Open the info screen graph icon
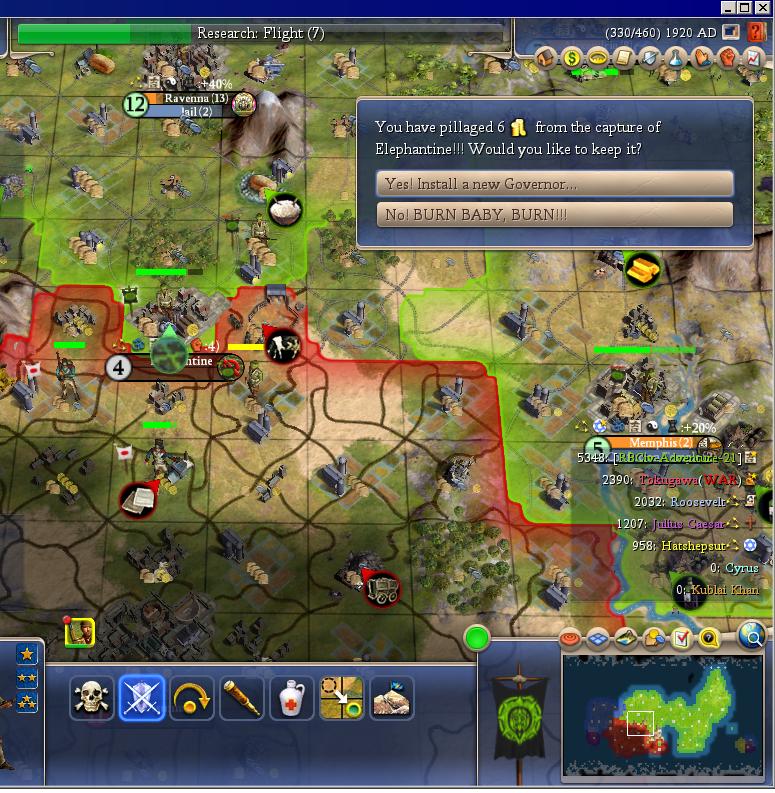The width and height of the screenshot is (775, 793). (755, 59)
